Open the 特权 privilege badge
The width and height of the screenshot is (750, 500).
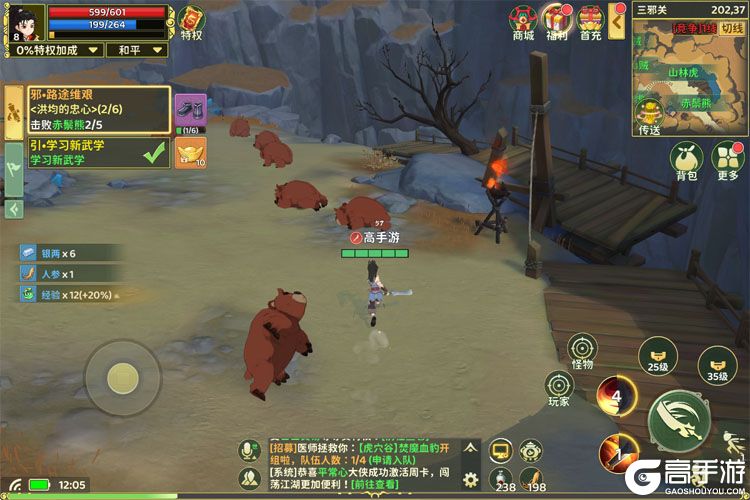[190, 21]
